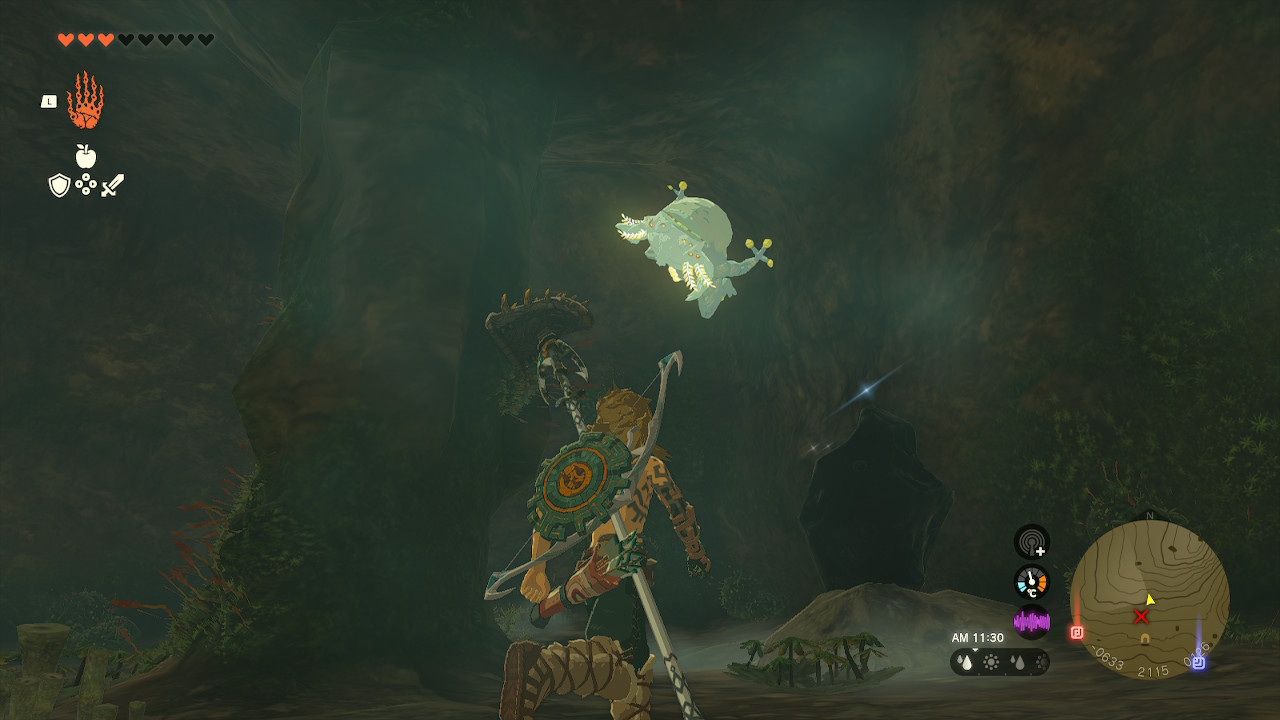
Task: Click the blue pin at minimap edge
Action: [x=1198, y=661]
